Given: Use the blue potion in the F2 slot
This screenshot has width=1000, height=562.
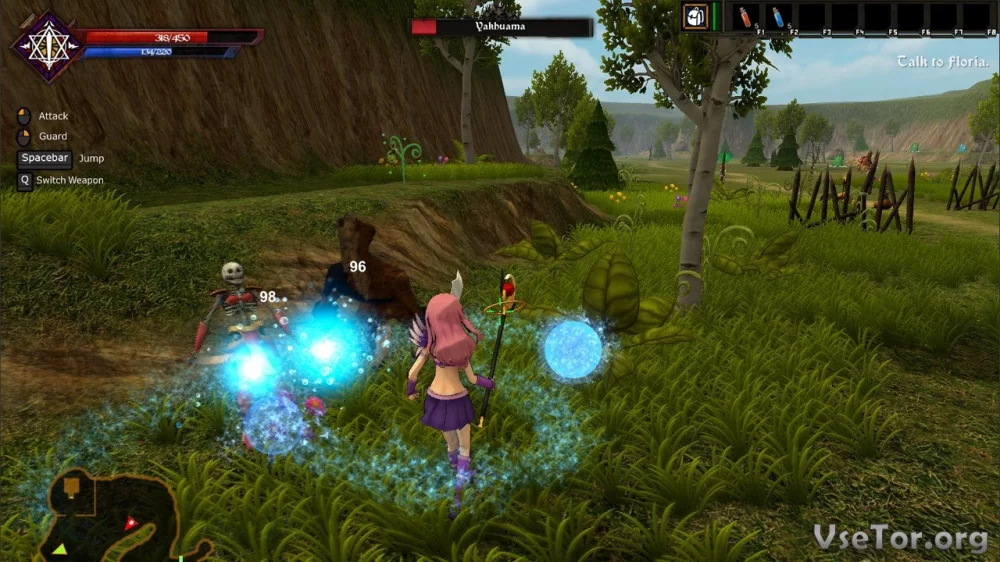Looking at the screenshot, I should point(778,17).
